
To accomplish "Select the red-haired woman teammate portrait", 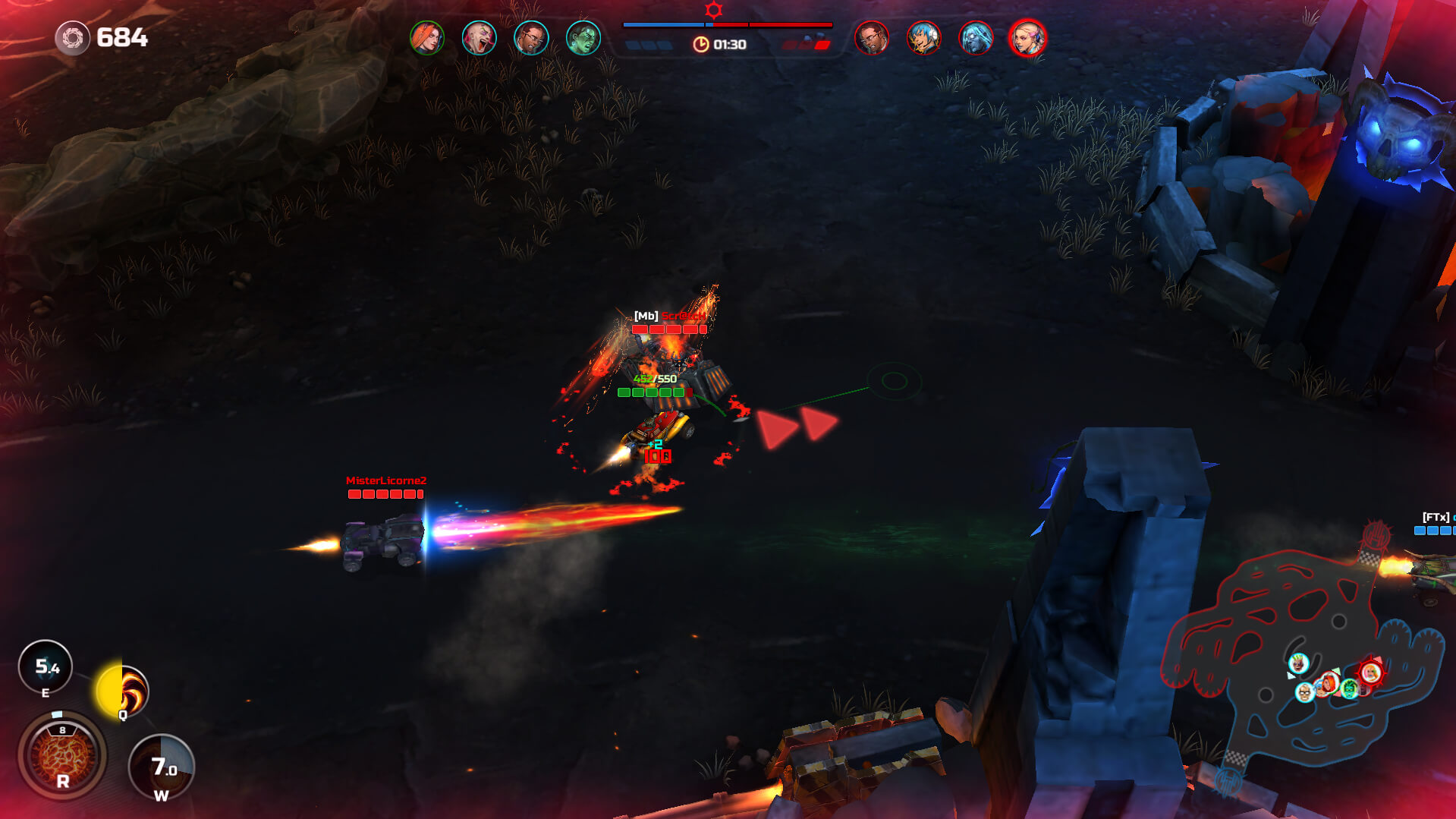I will 426,38.
